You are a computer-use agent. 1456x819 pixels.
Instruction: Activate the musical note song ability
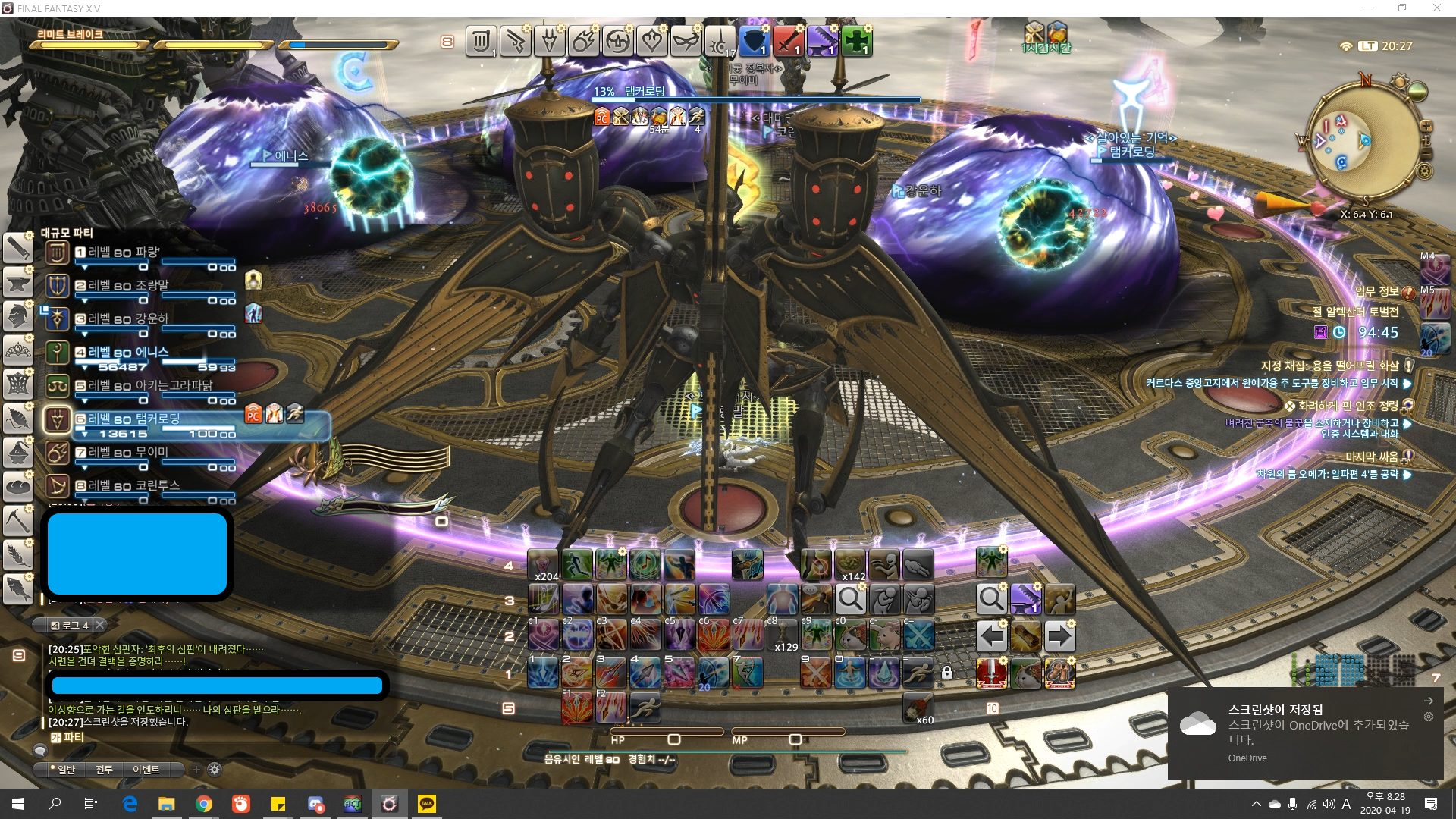click(645, 565)
